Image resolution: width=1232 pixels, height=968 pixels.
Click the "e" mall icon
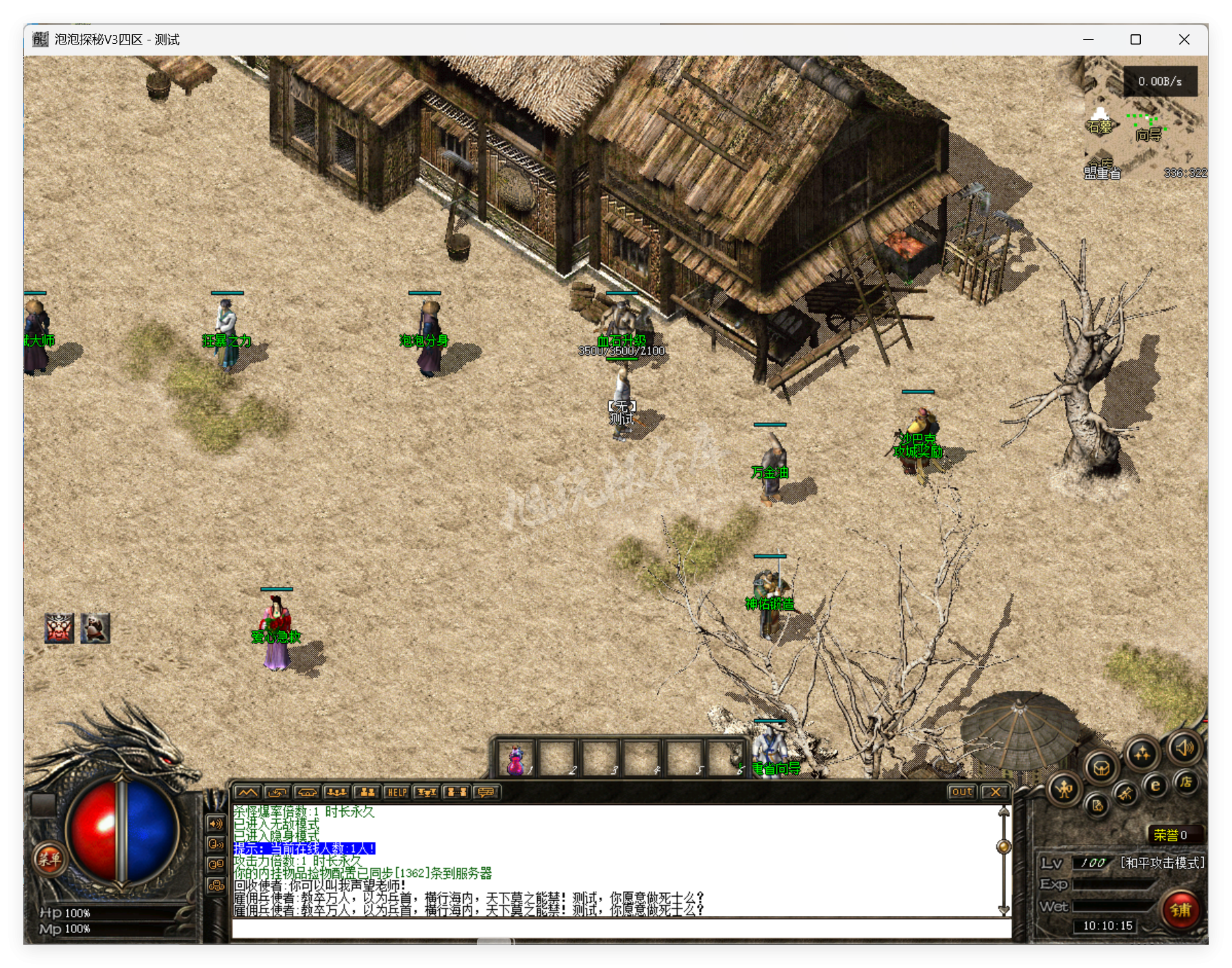(x=1155, y=786)
